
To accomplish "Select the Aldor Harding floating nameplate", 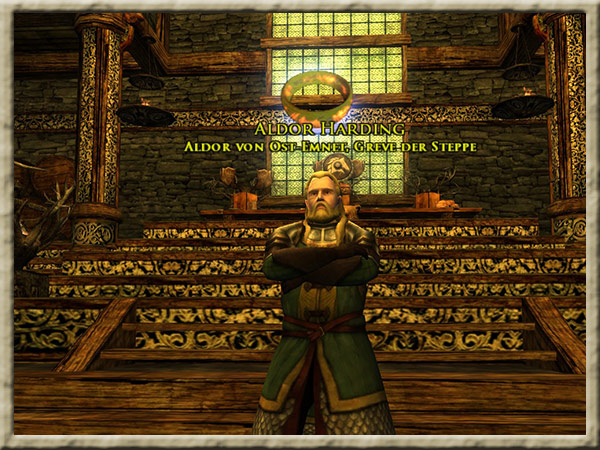I will [x=330, y=129].
